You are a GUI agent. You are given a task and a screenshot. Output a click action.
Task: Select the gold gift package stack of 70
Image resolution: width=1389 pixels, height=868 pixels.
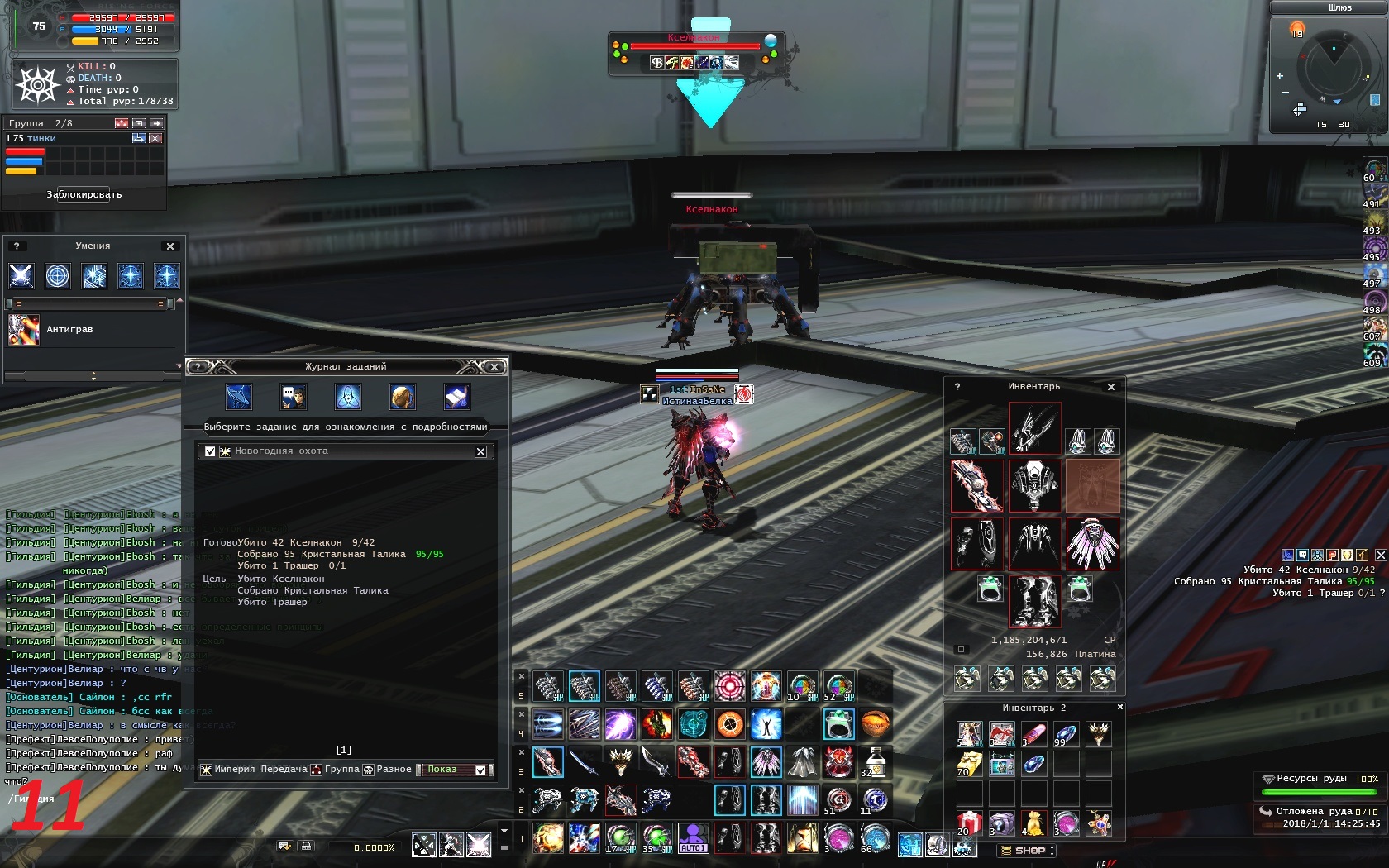969,764
